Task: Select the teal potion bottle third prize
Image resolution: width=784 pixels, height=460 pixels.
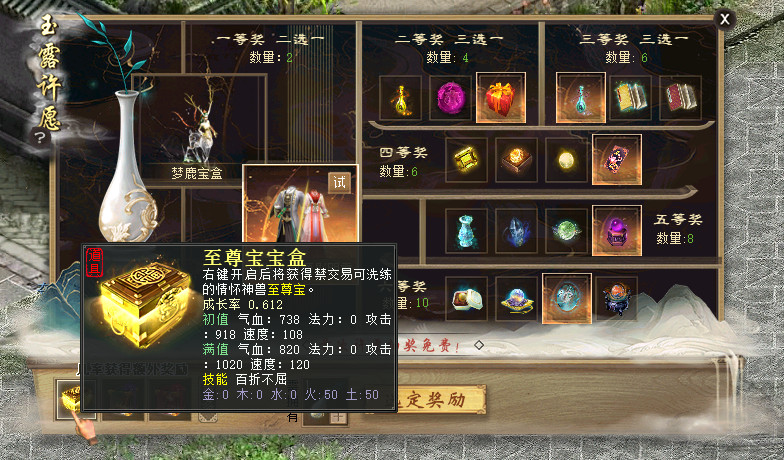Action: pyautogui.click(x=580, y=97)
